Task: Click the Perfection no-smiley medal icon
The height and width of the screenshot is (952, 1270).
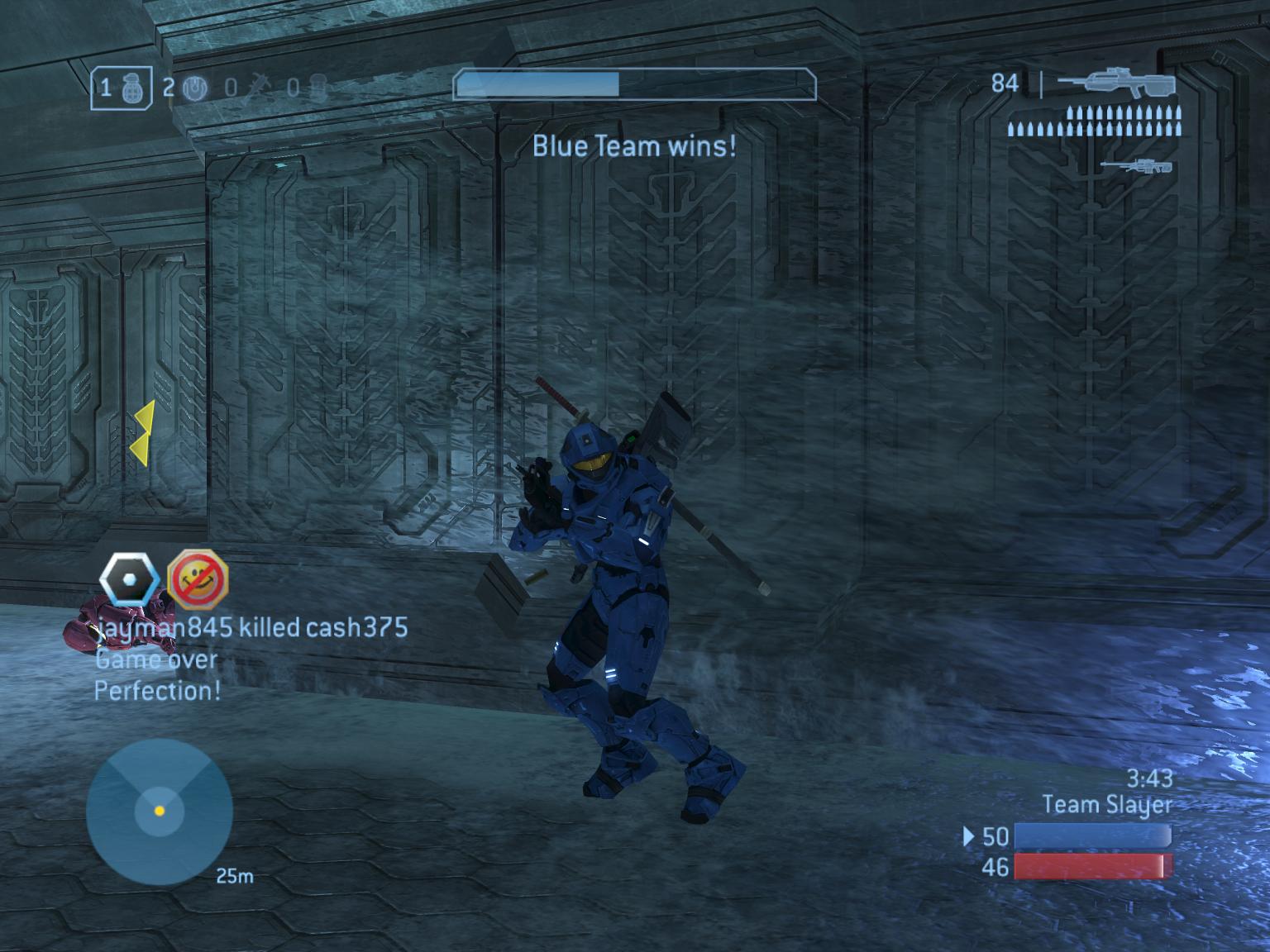Action: point(197,578)
